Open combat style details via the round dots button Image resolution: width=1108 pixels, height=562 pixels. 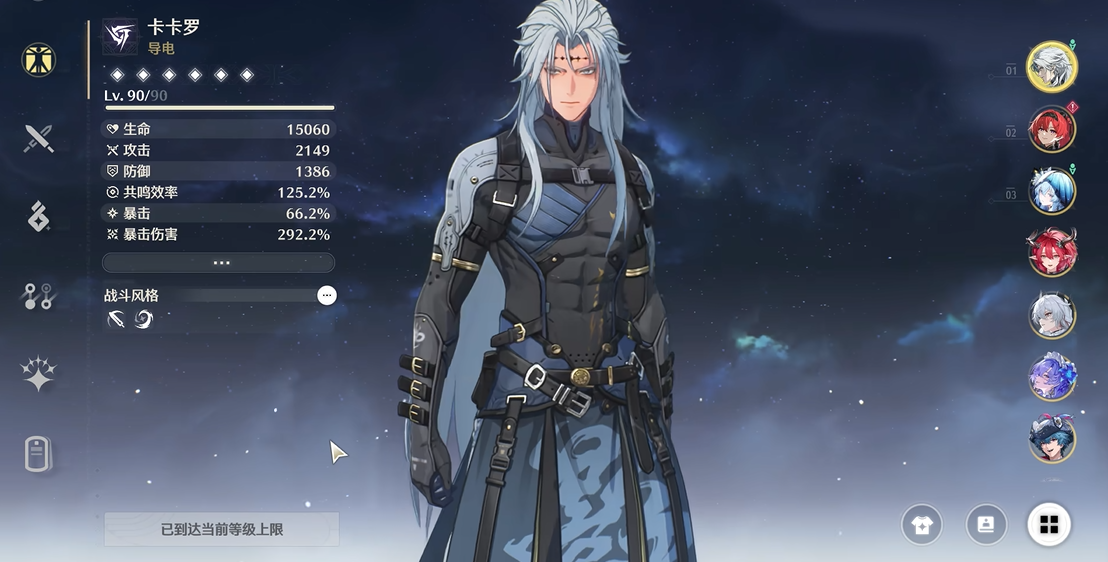[x=327, y=295]
